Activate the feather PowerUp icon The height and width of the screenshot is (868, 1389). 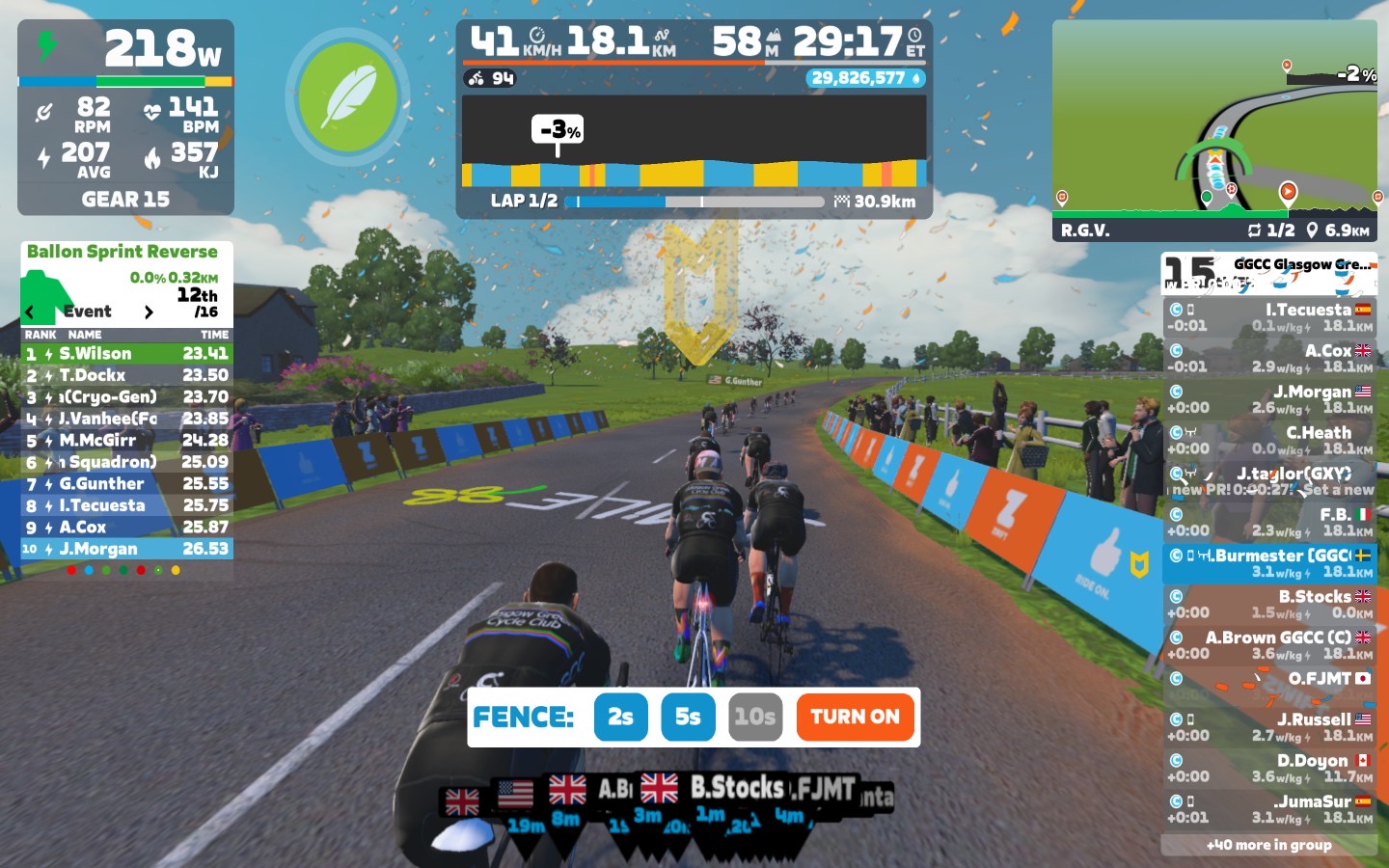point(348,95)
